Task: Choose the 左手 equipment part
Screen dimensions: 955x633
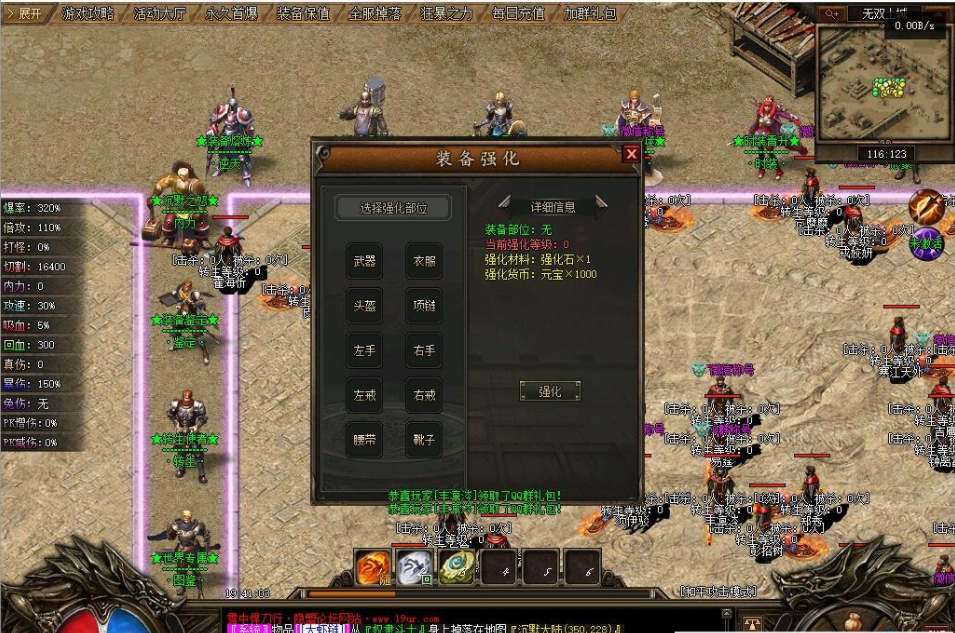Action: click(365, 351)
